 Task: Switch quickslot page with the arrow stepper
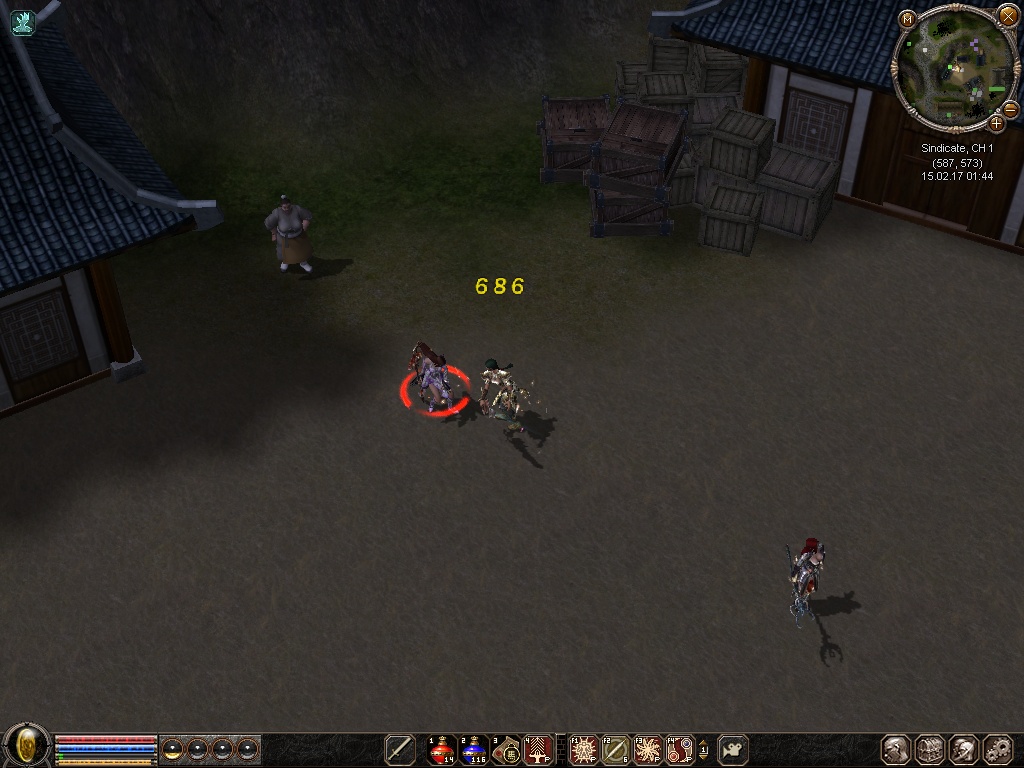coord(703,749)
